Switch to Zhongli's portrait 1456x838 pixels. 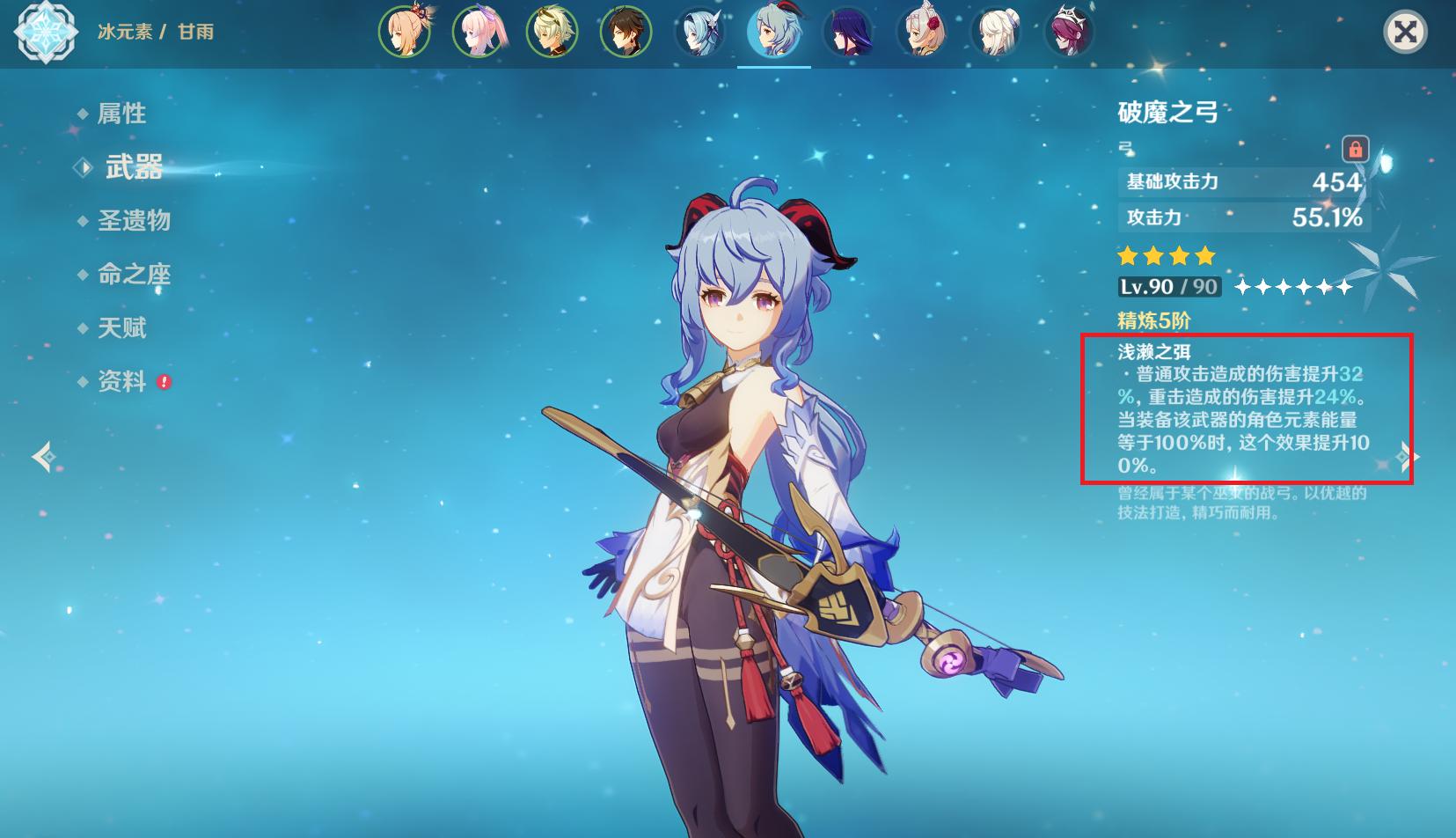point(626,33)
